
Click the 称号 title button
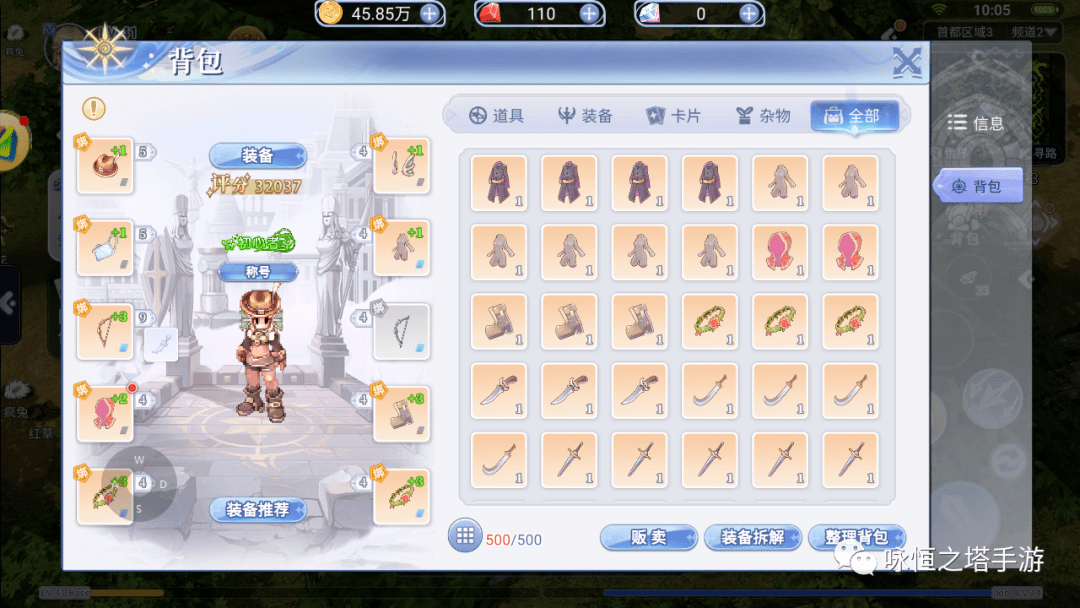(x=258, y=271)
